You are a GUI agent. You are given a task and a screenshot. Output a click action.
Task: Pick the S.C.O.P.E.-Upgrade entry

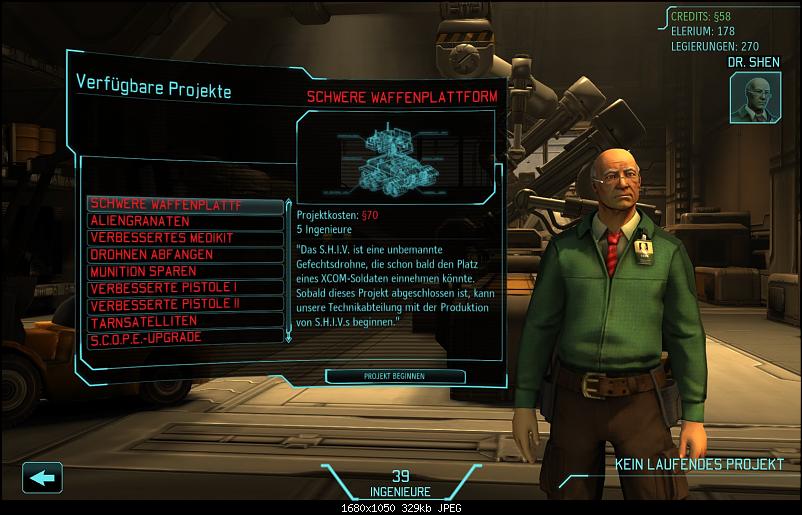click(x=185, y=337)
